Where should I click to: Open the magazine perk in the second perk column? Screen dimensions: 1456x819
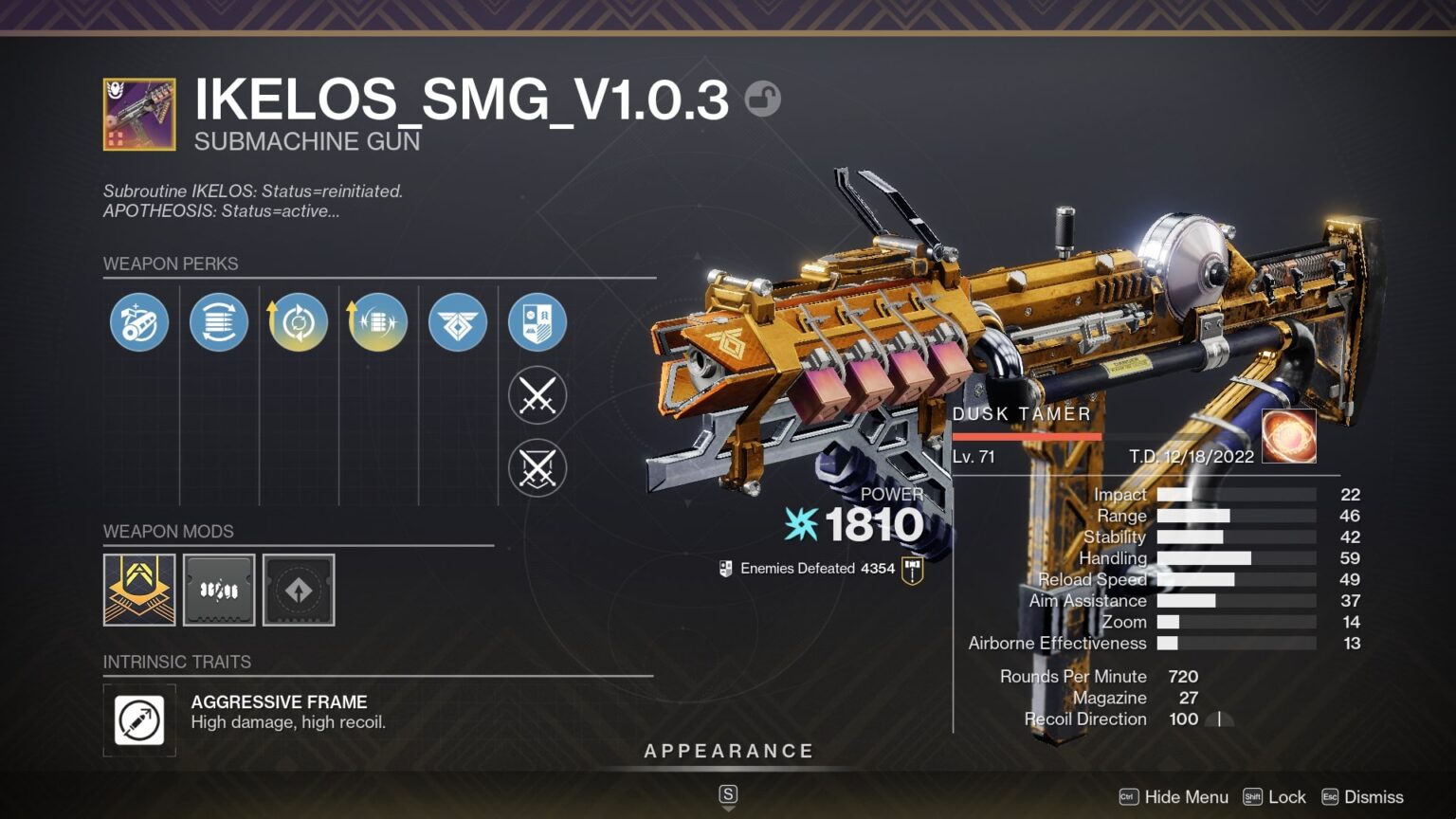[x=218, y=322]
